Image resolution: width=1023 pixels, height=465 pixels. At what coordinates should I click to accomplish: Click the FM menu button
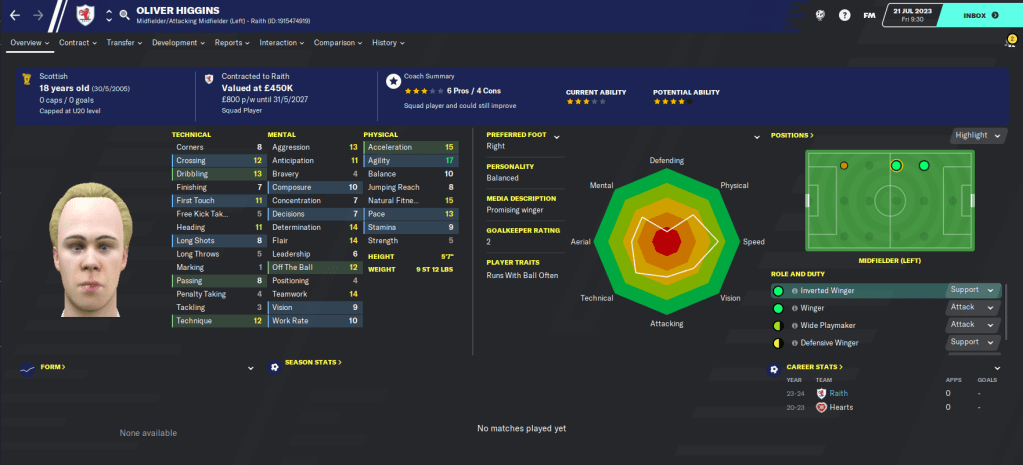870,16
